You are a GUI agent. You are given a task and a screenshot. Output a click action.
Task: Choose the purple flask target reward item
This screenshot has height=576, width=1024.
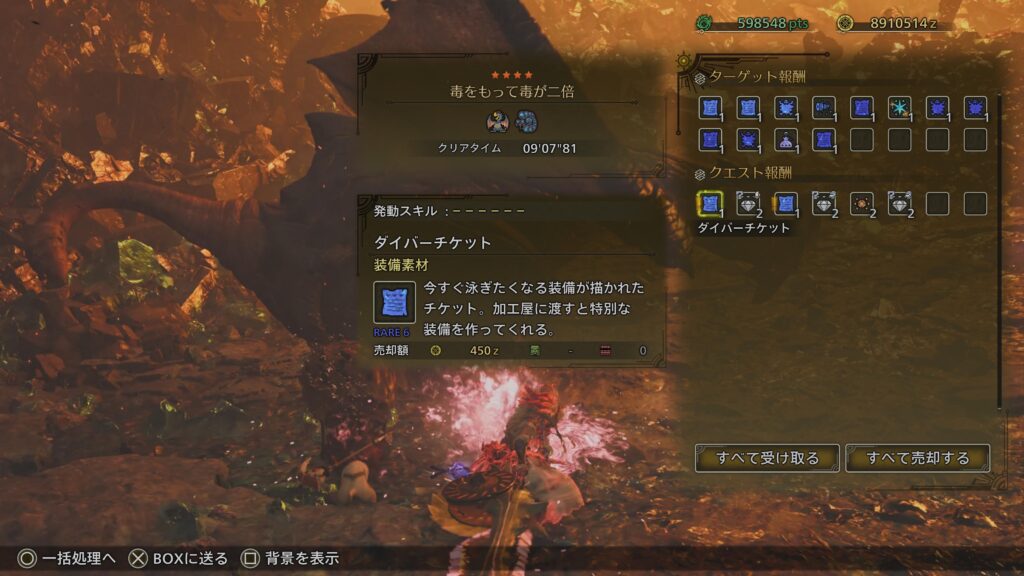(786, 140)
